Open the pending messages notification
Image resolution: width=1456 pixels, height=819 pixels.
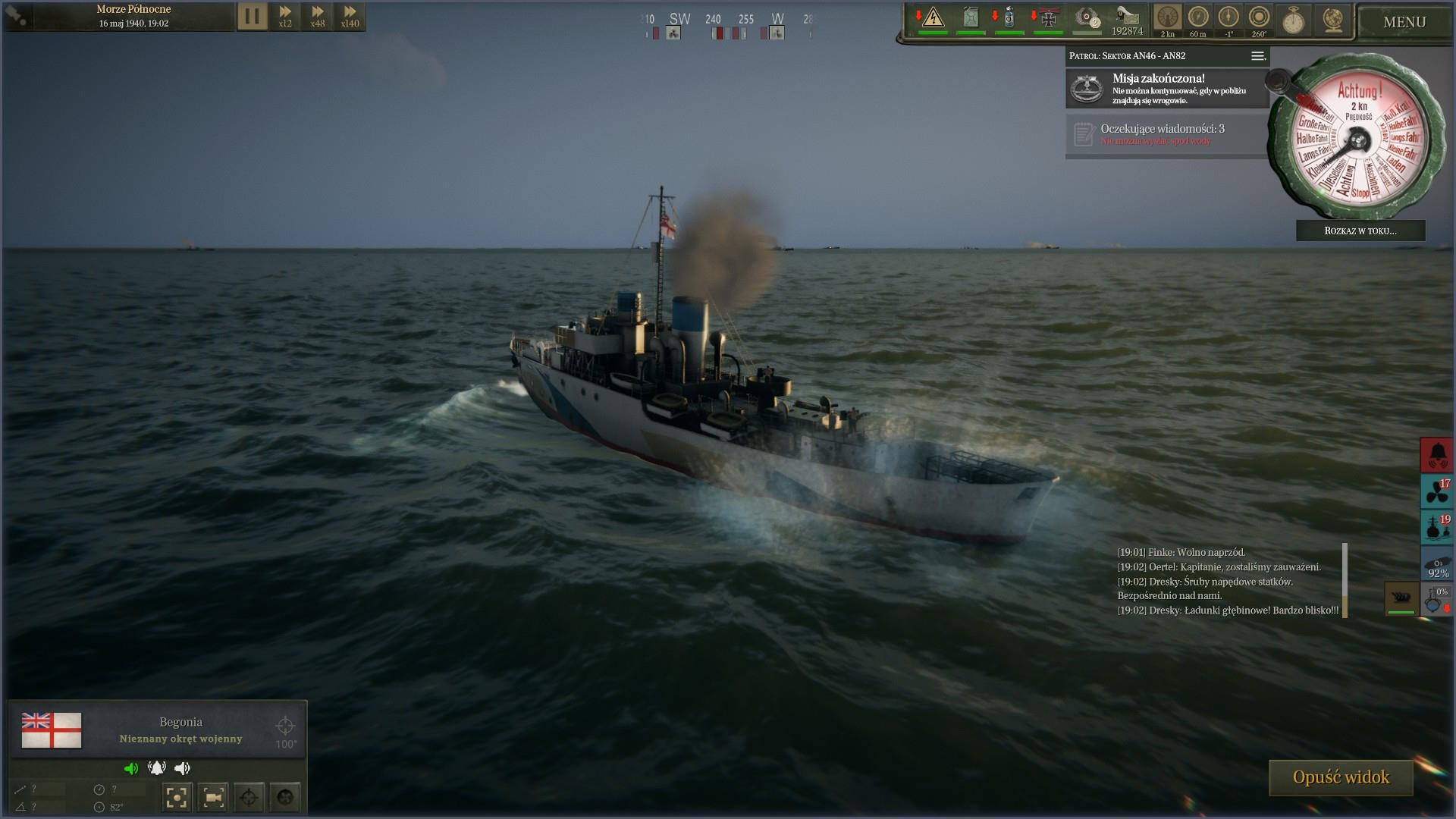pos(1166,135)
